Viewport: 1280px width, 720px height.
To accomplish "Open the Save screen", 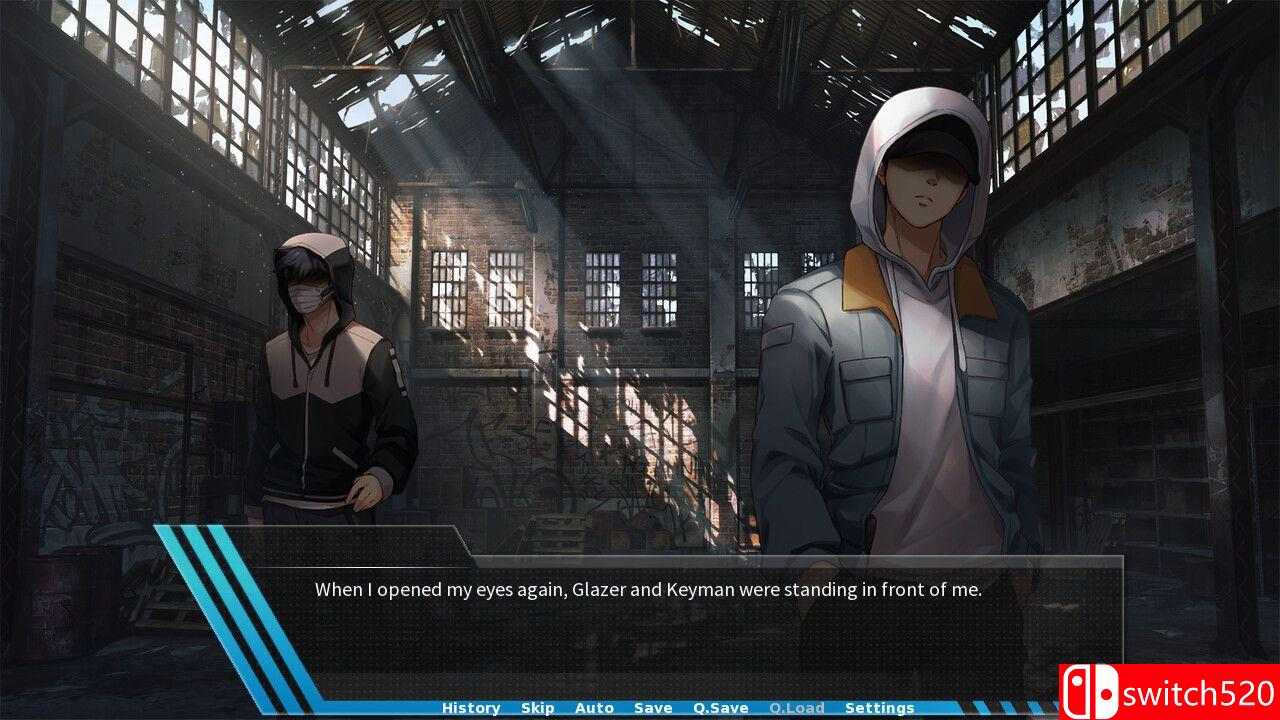I will tap(652, 707).
